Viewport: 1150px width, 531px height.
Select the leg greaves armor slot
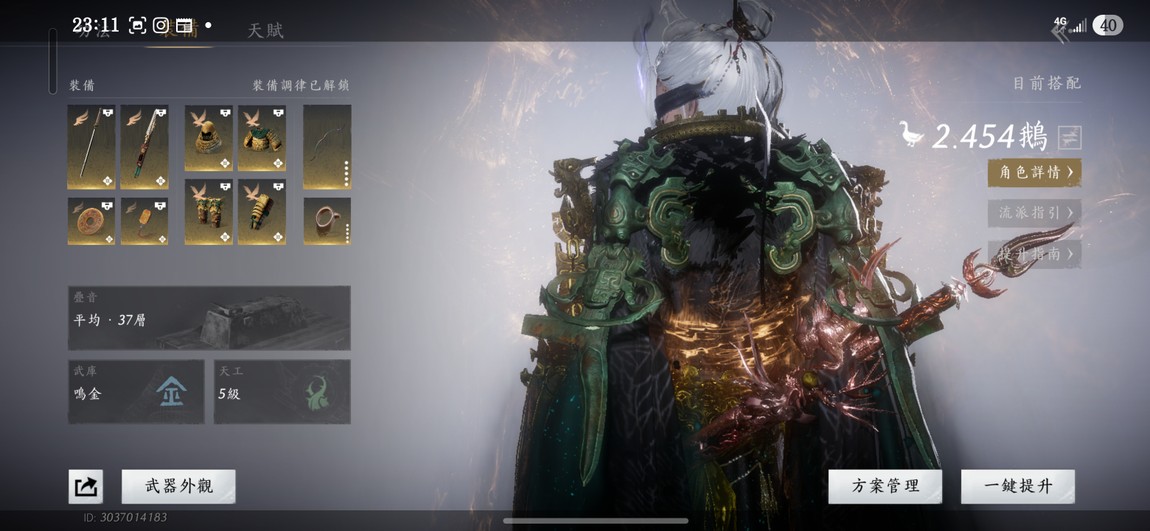pyautogui.click(x=209, y=212)
